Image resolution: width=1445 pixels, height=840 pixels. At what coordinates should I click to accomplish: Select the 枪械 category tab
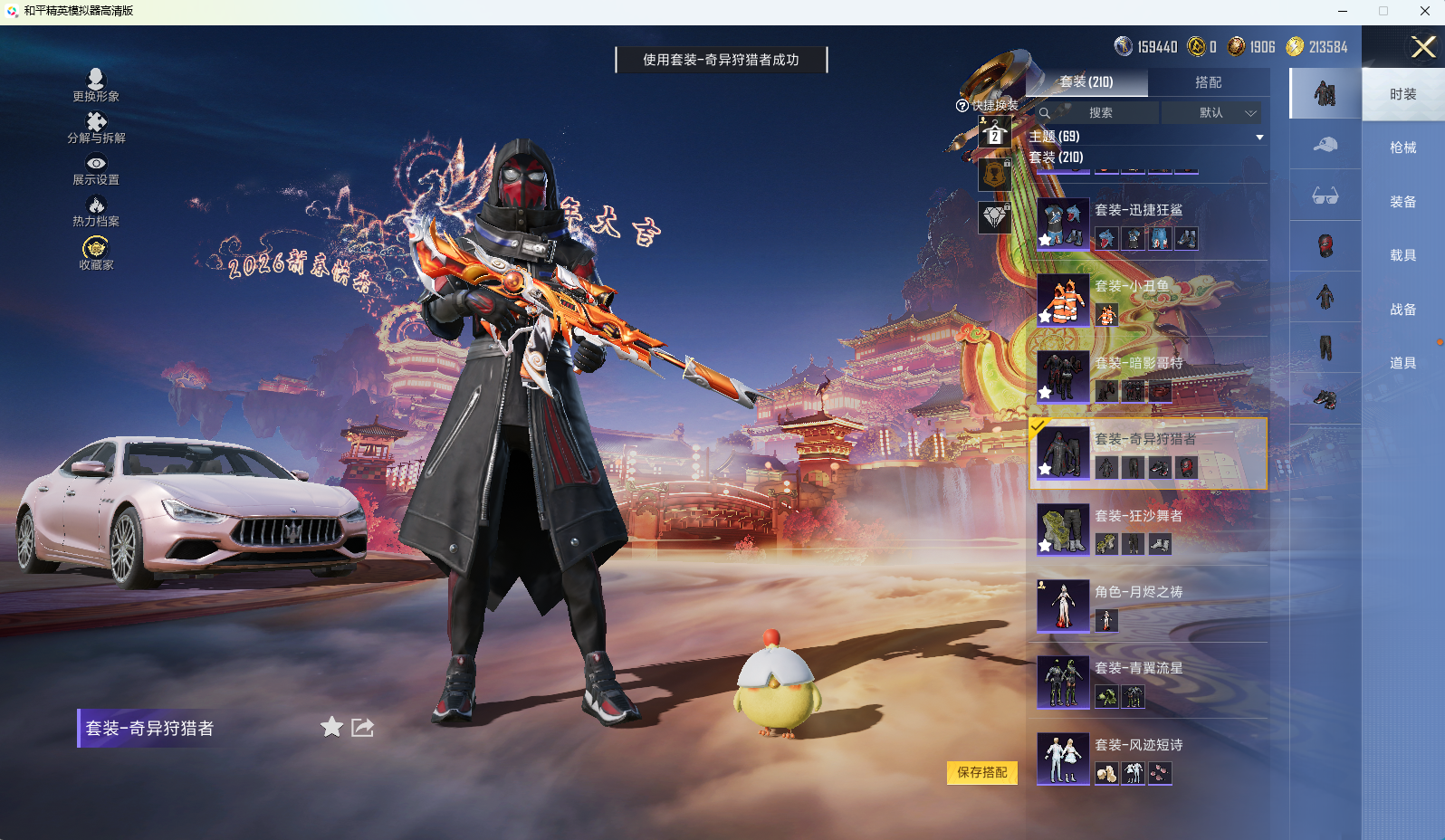click(x=1402, y=148)
